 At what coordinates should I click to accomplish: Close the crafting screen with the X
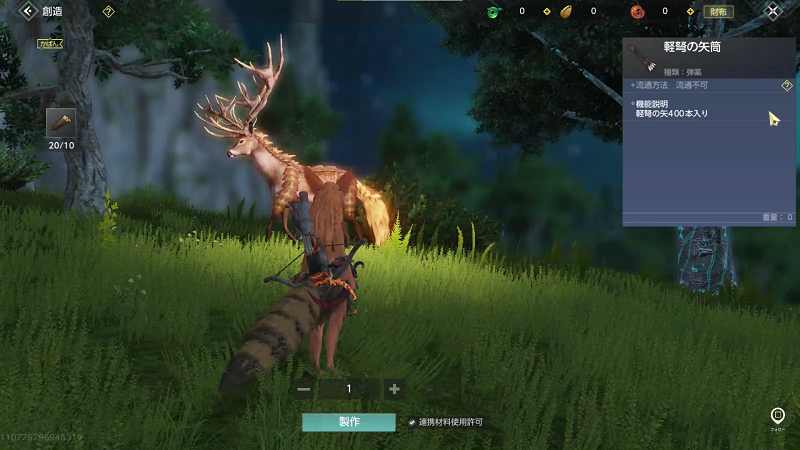[x=773, y=11]
